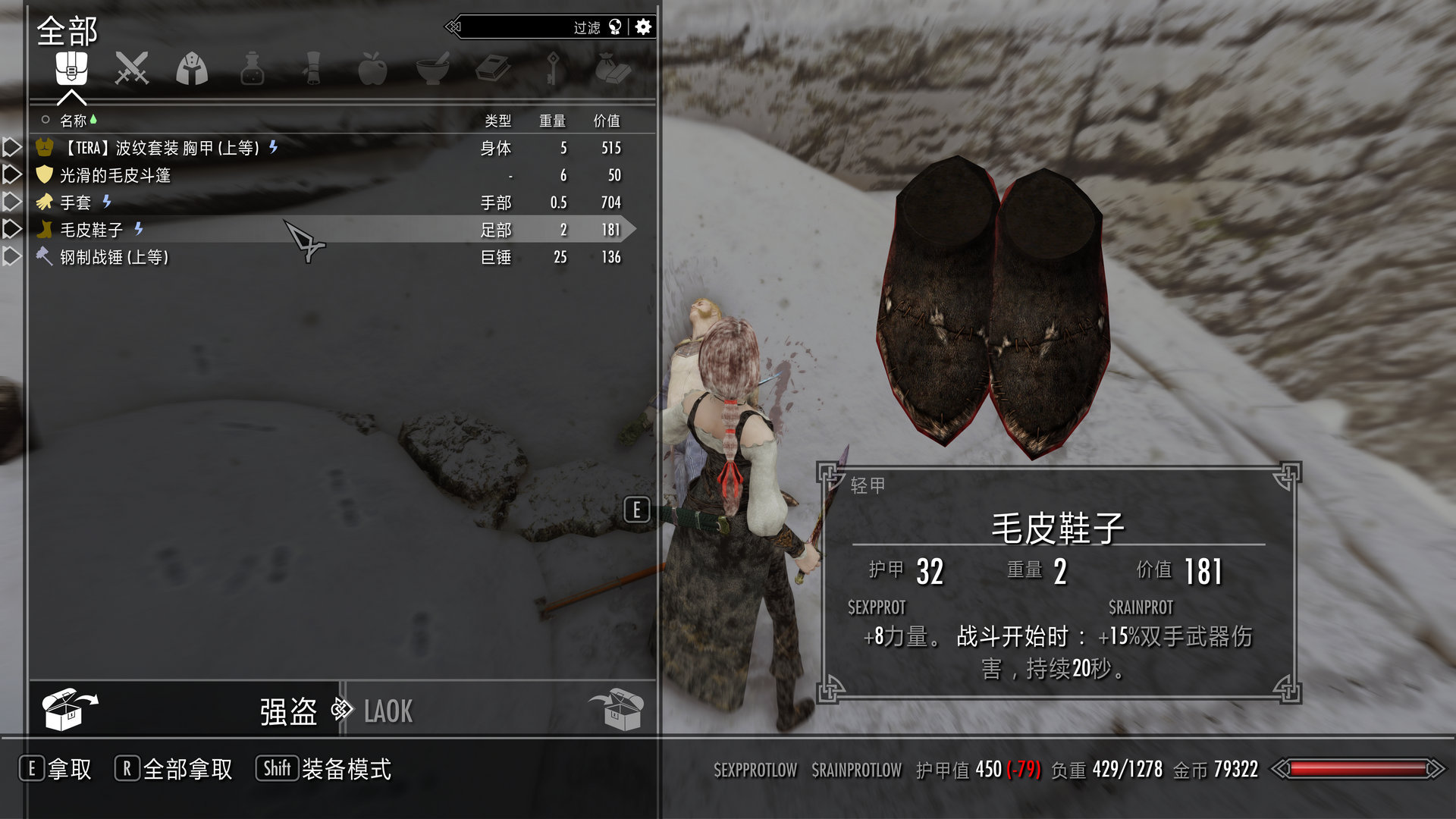
Task: Switch to the weapons category tab
Action: [x=131, y=69]
